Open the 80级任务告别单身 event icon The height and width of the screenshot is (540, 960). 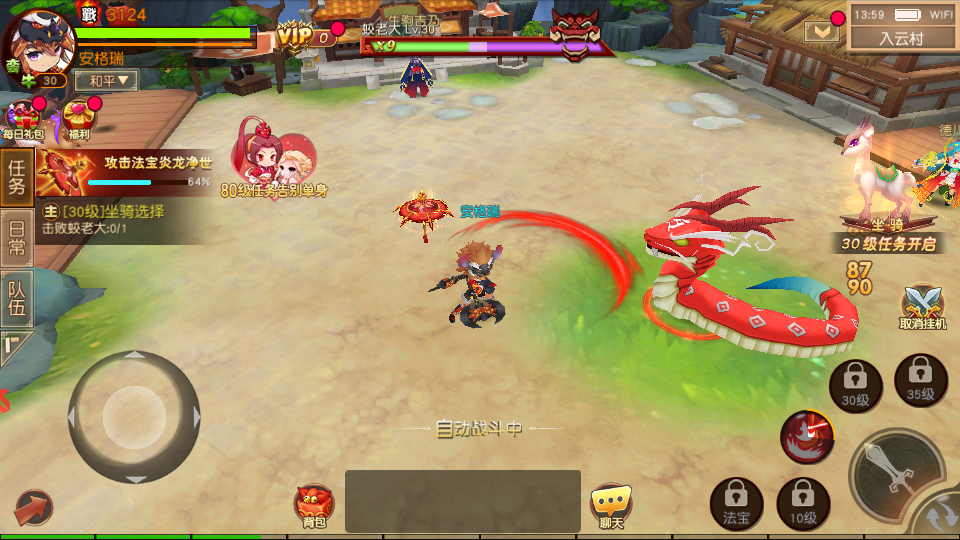tap(274, 160)
